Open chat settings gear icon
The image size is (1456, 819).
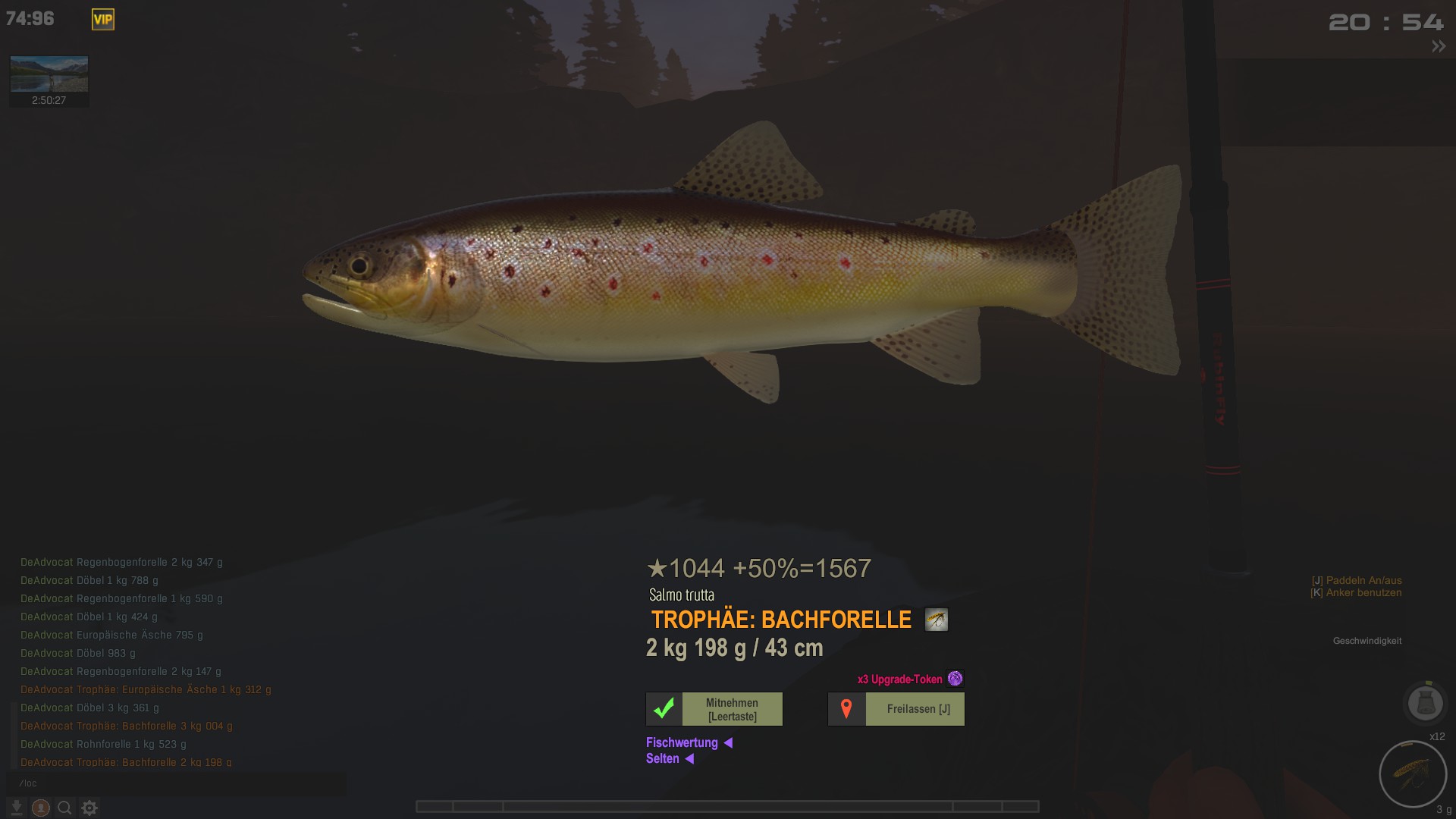(x=89, y=808)
